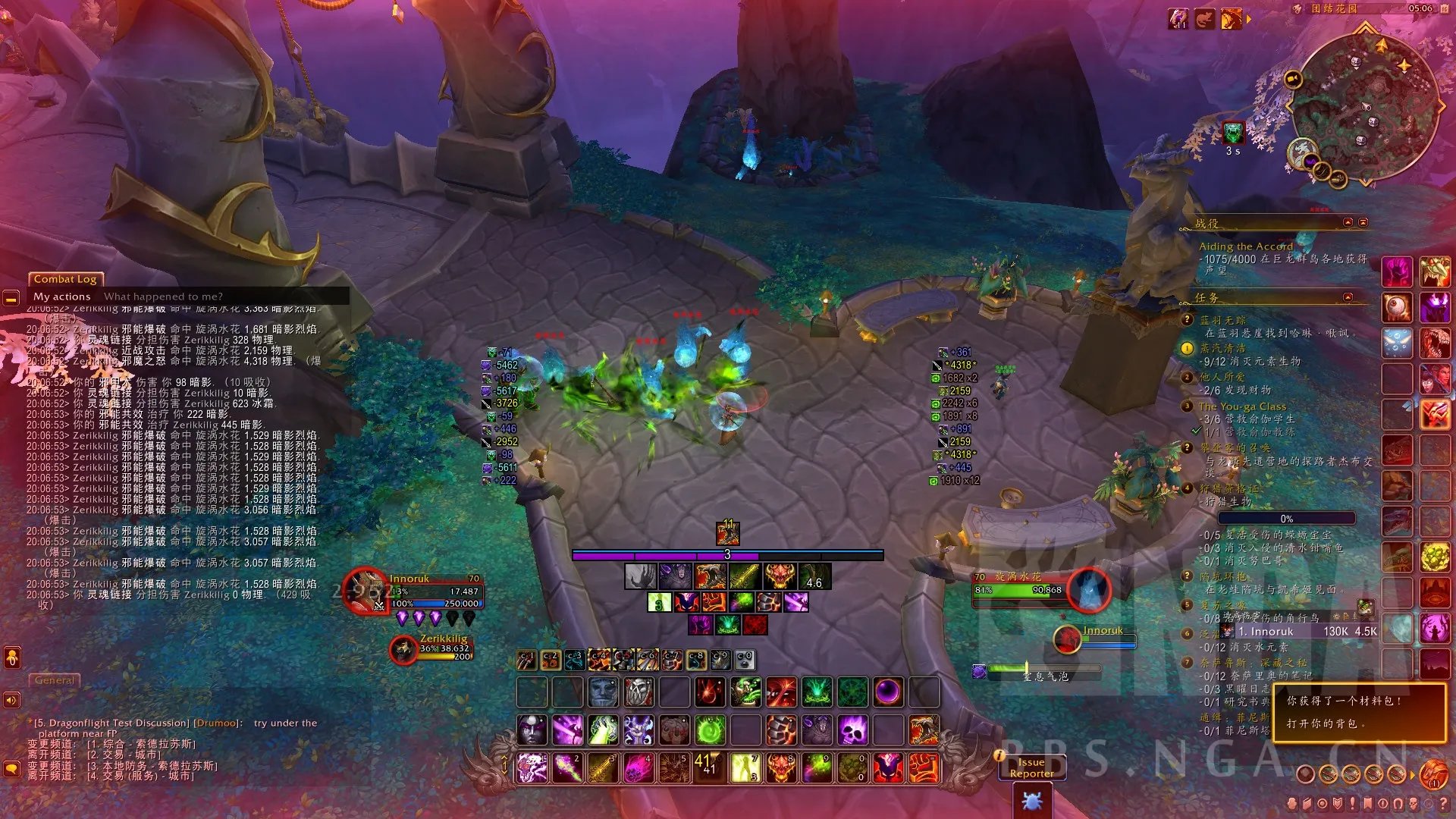Select the "My actions" log filter
Image resolution: width=1456 pixels, height=819 pixels.
click(x=61, y=297)
